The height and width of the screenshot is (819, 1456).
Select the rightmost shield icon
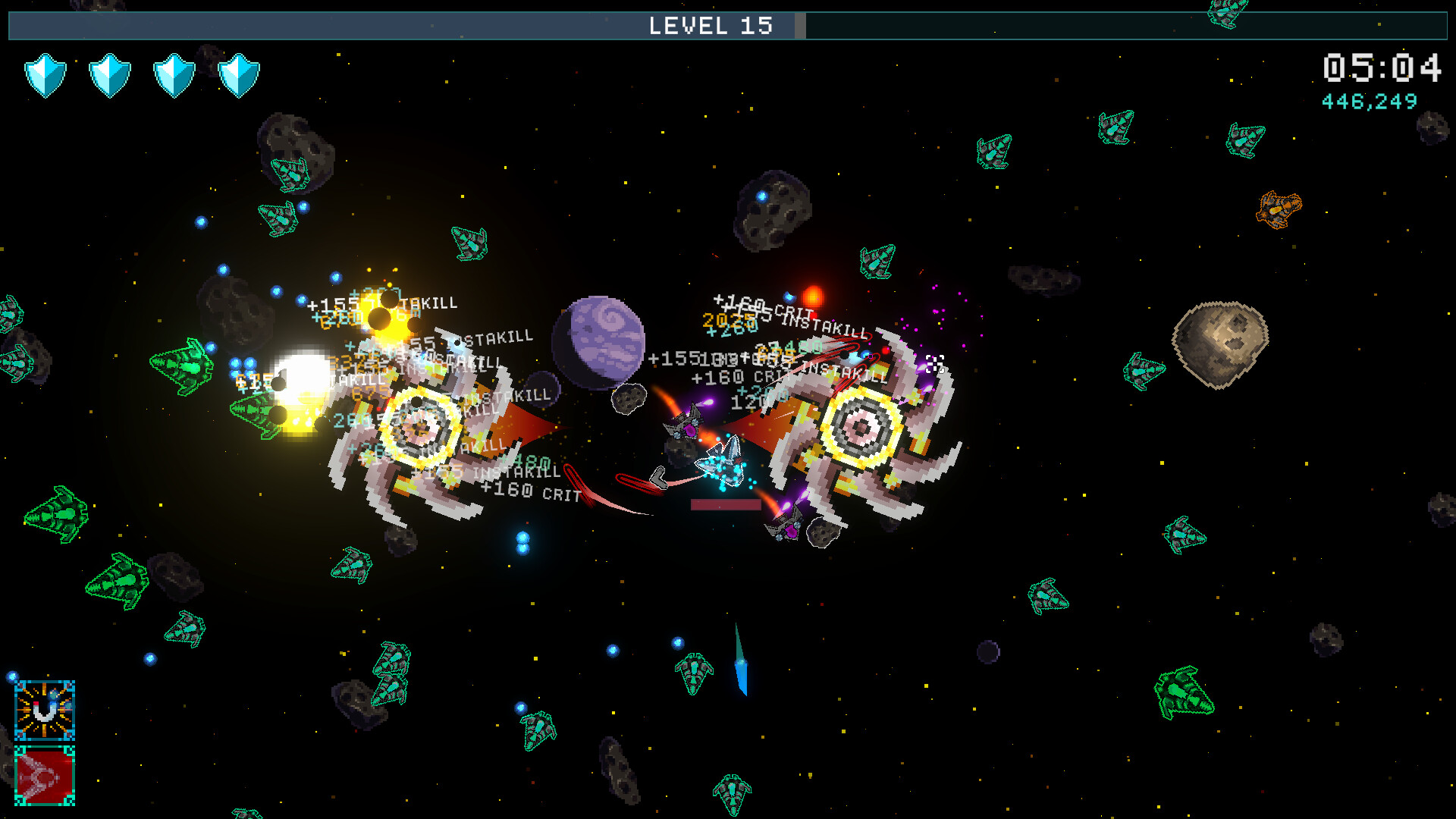pyautogui.click(x=237, y=74)
